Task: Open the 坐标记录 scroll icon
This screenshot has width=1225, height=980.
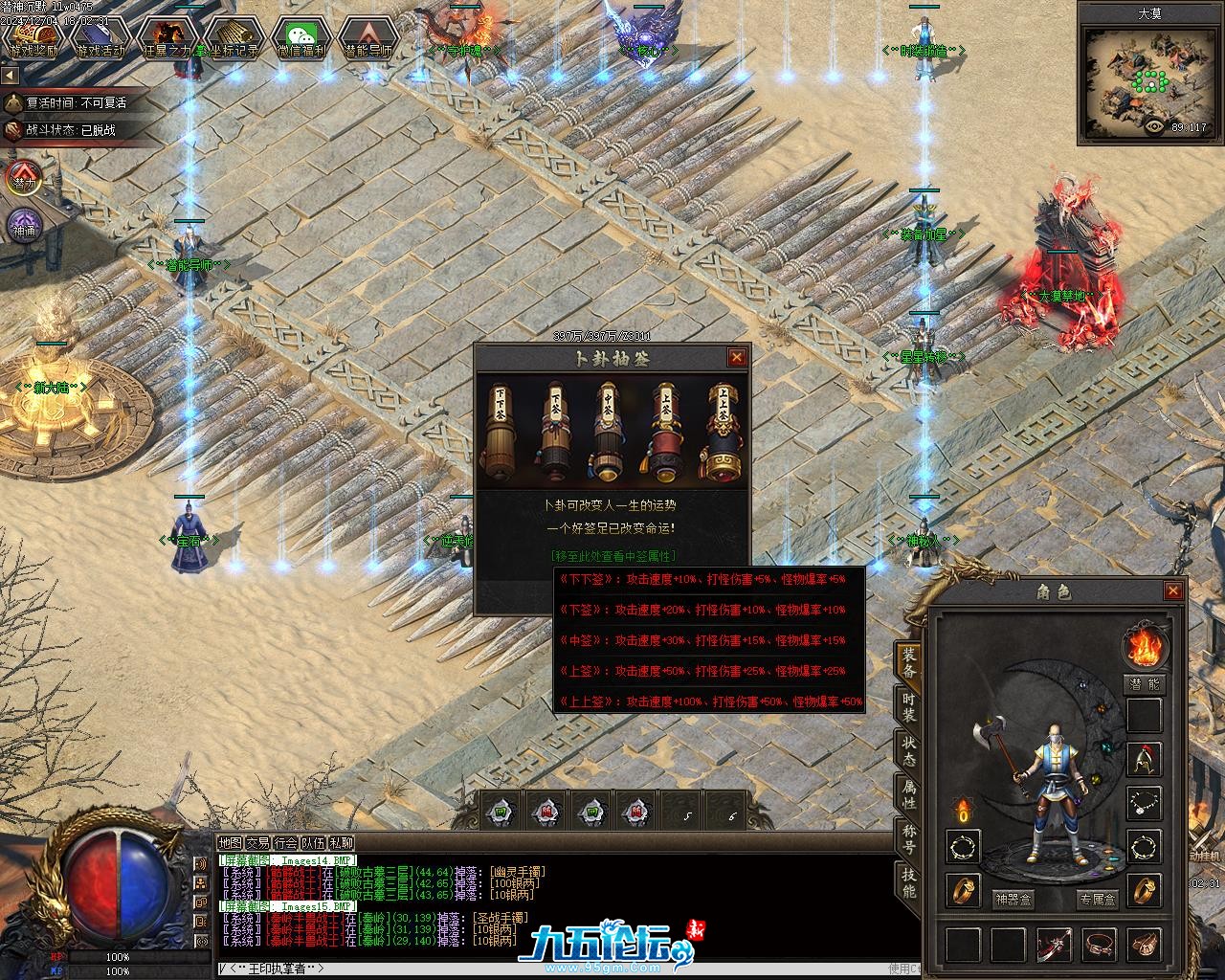Action: [234, 38]
